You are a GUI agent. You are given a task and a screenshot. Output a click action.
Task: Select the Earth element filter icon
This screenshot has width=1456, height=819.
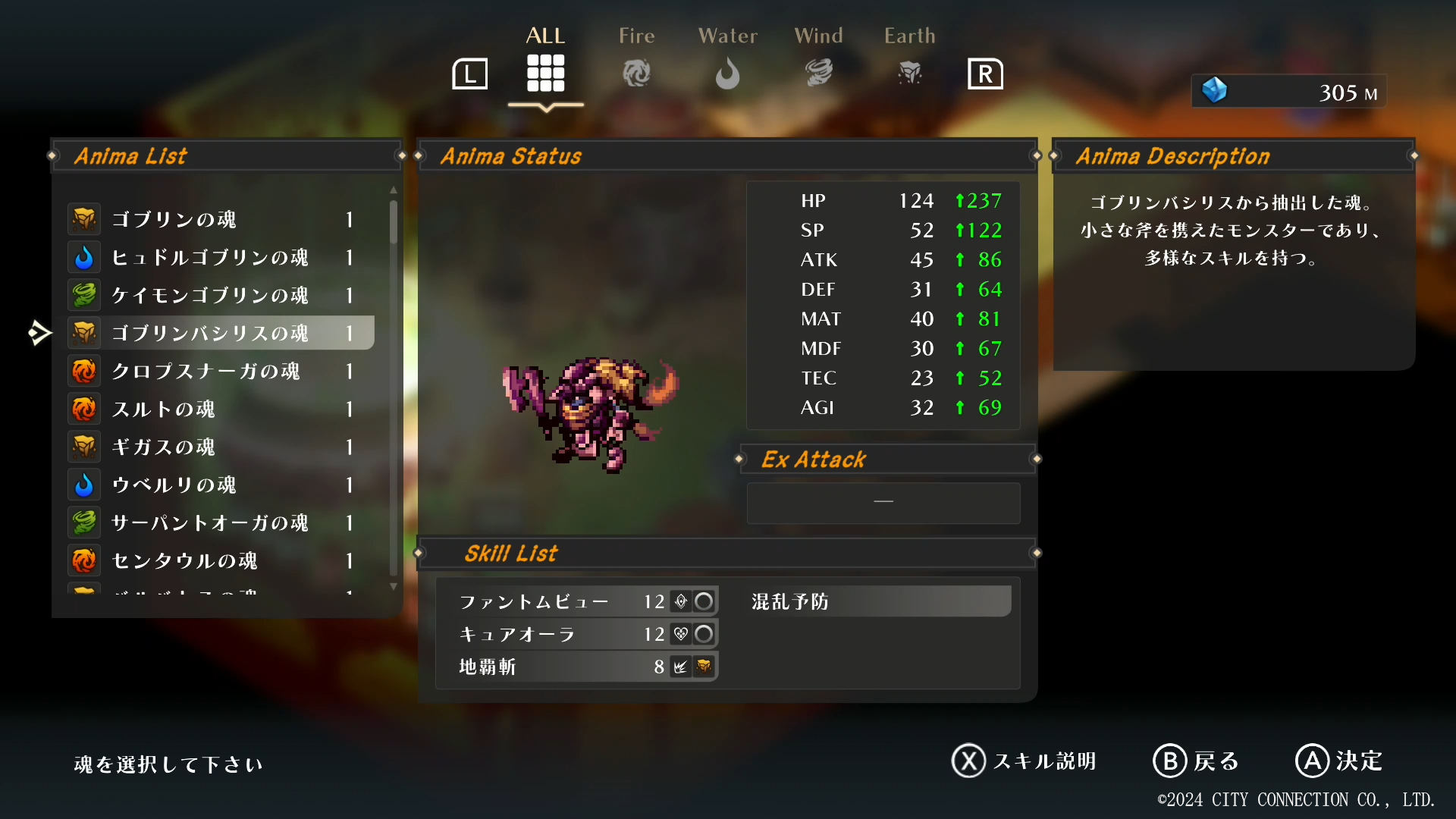pyautogui.click(x=909, y=73)
